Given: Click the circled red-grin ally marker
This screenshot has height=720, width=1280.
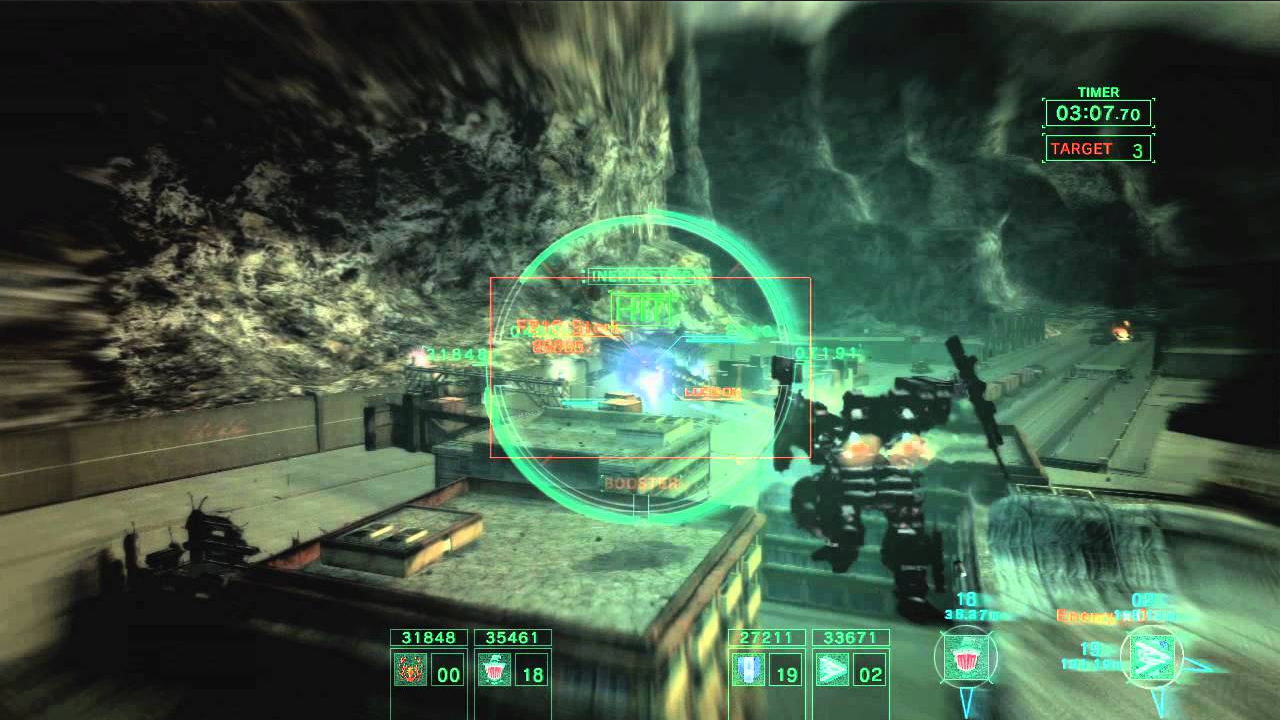Looking at the screenshot, I should coord(965,659).
